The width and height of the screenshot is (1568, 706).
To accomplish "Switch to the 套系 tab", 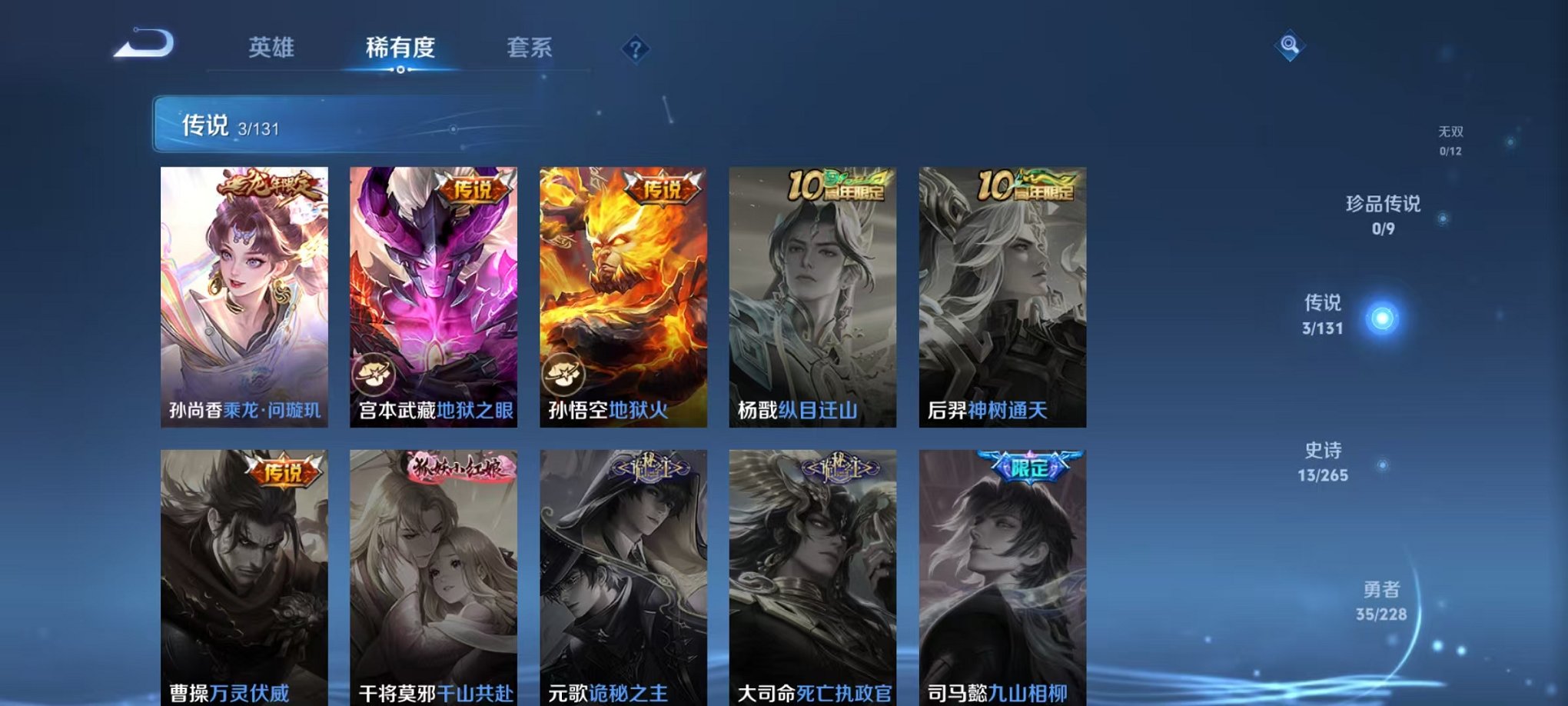I will tap(536, 46).
